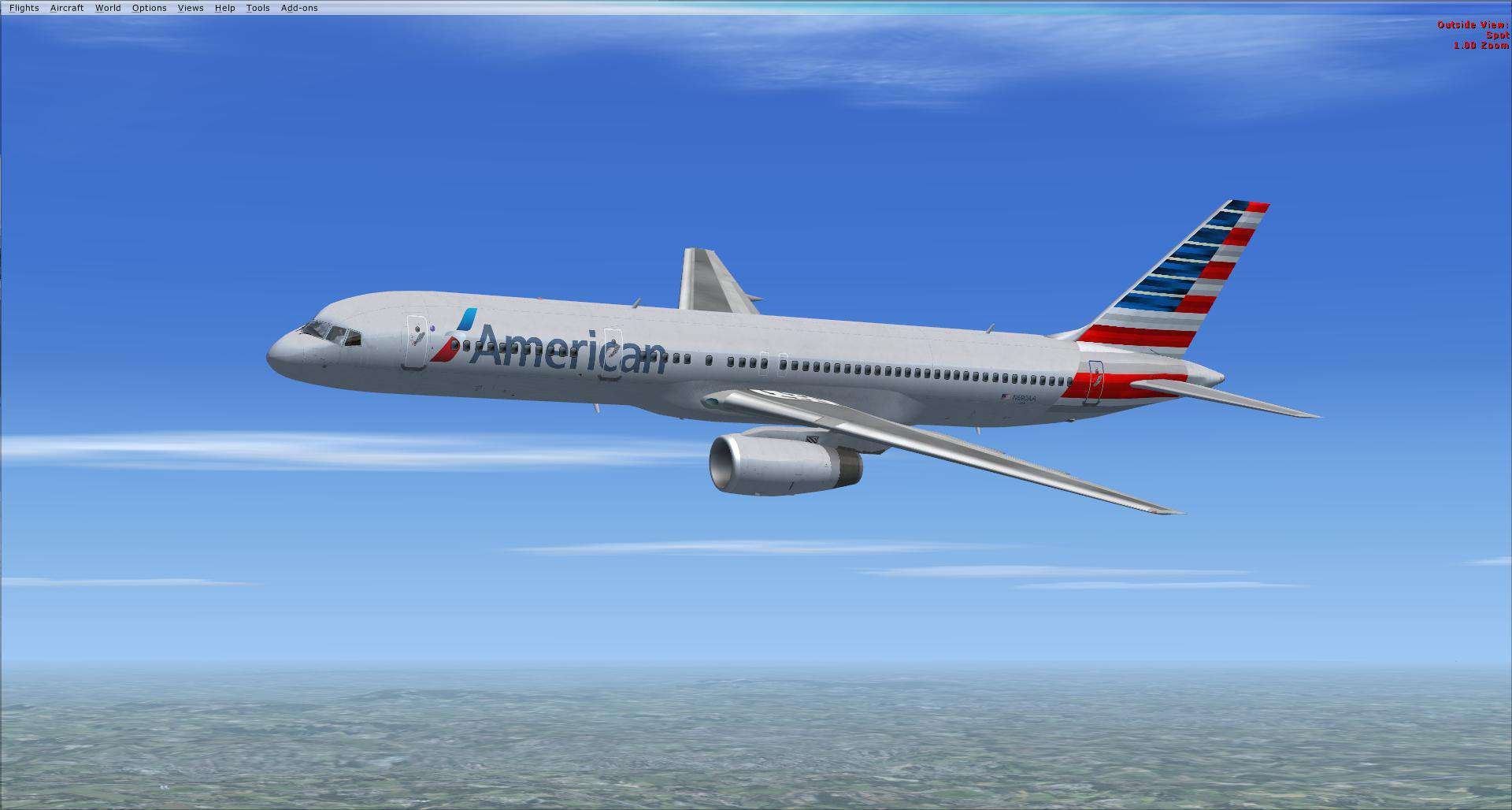The image size is (1512, 810).
Task: Open the Tools menu
Action: click(x=257, y=7)
